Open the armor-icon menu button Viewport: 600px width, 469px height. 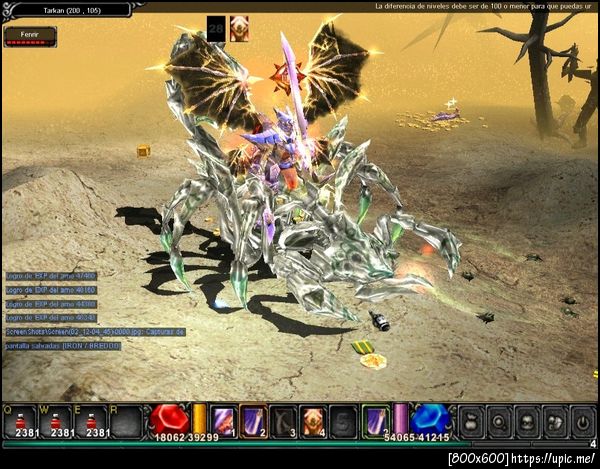pyautogui.click(x=527, y=420)
